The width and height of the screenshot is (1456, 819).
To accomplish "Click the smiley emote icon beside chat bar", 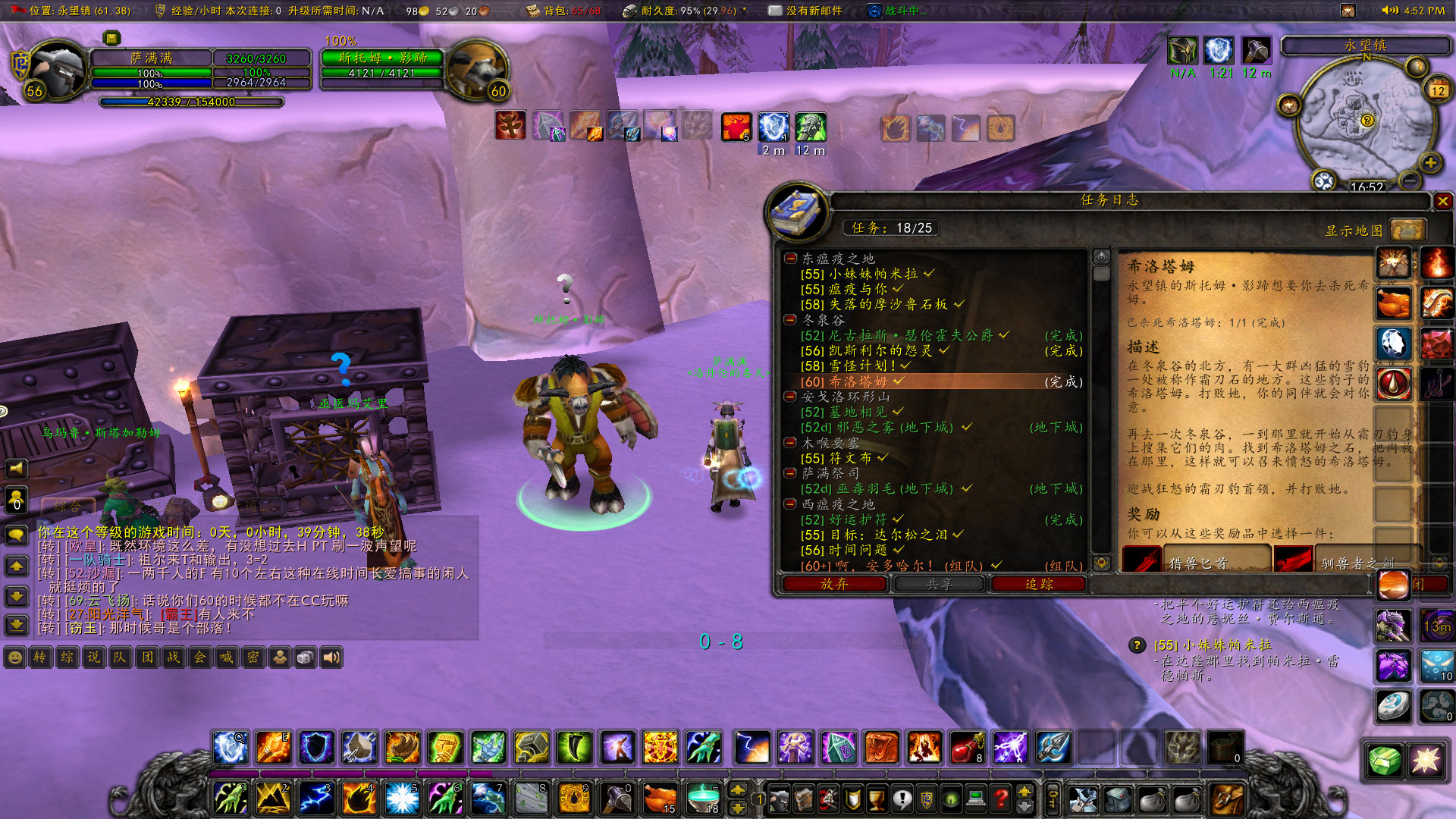I will 12,657.
